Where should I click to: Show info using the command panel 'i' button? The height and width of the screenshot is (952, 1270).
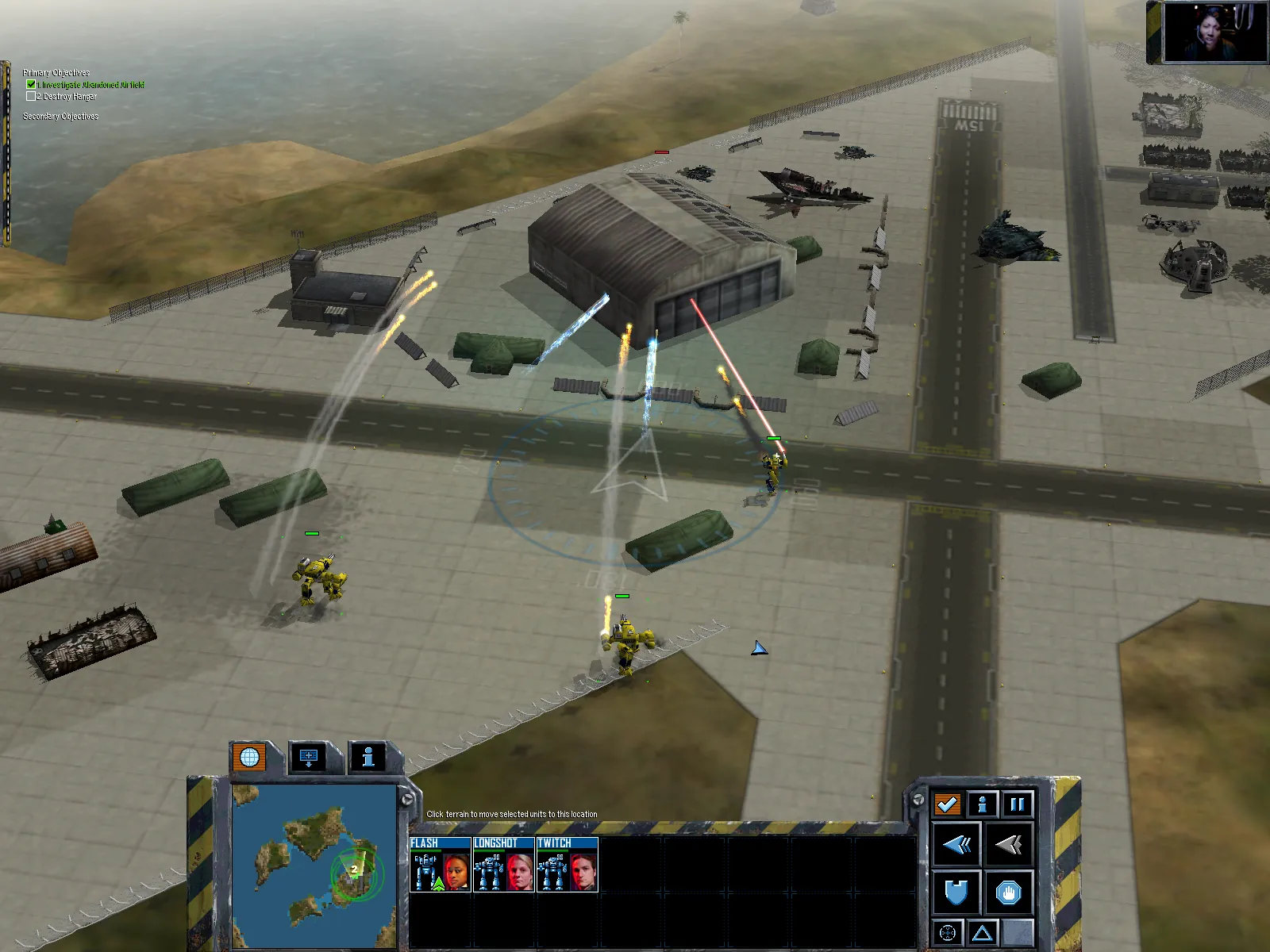click(982, 804)
